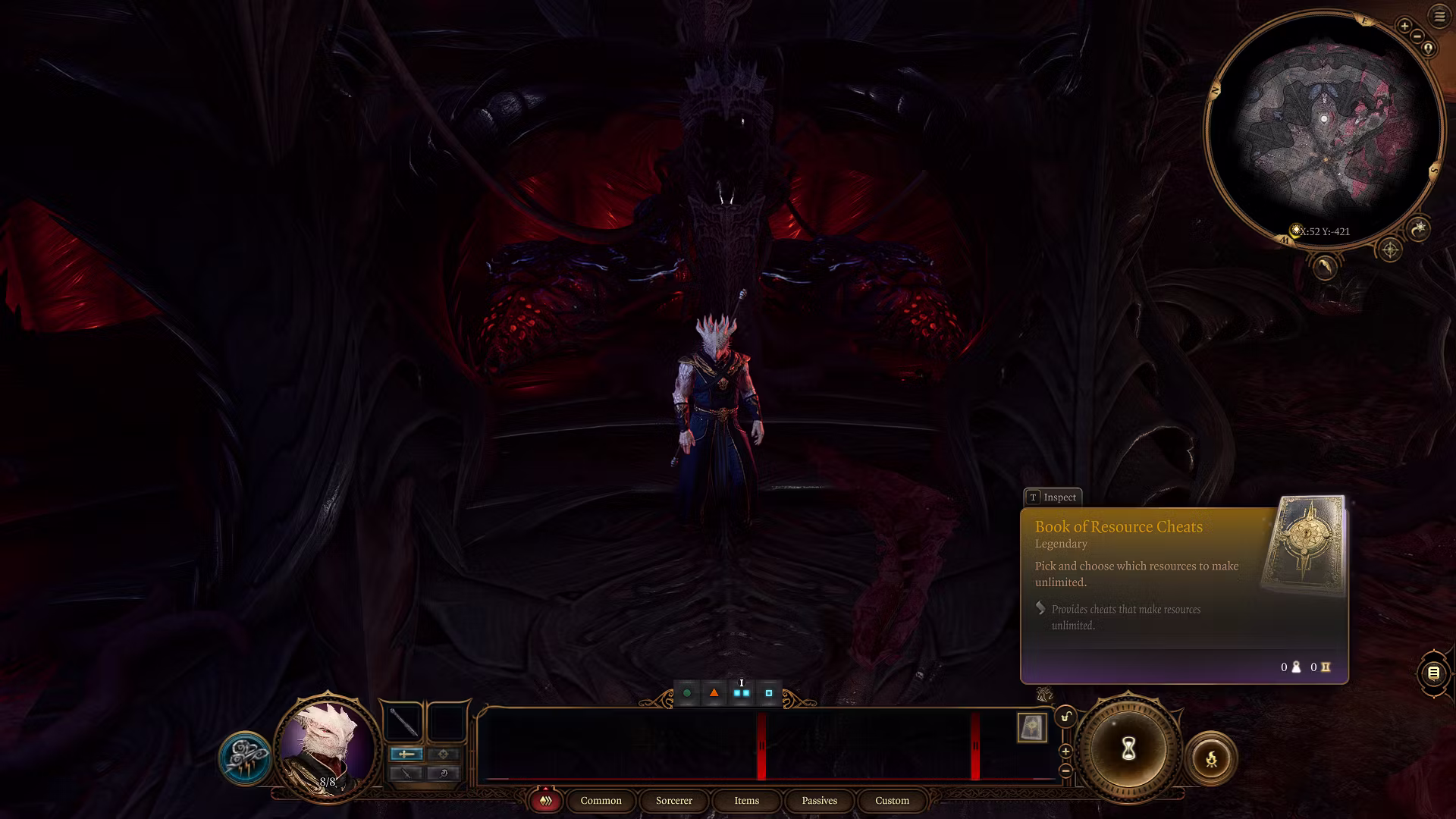Toggle the hotbar lock icon
The height and width of the screenshot is (819, 1456).
1066,717
